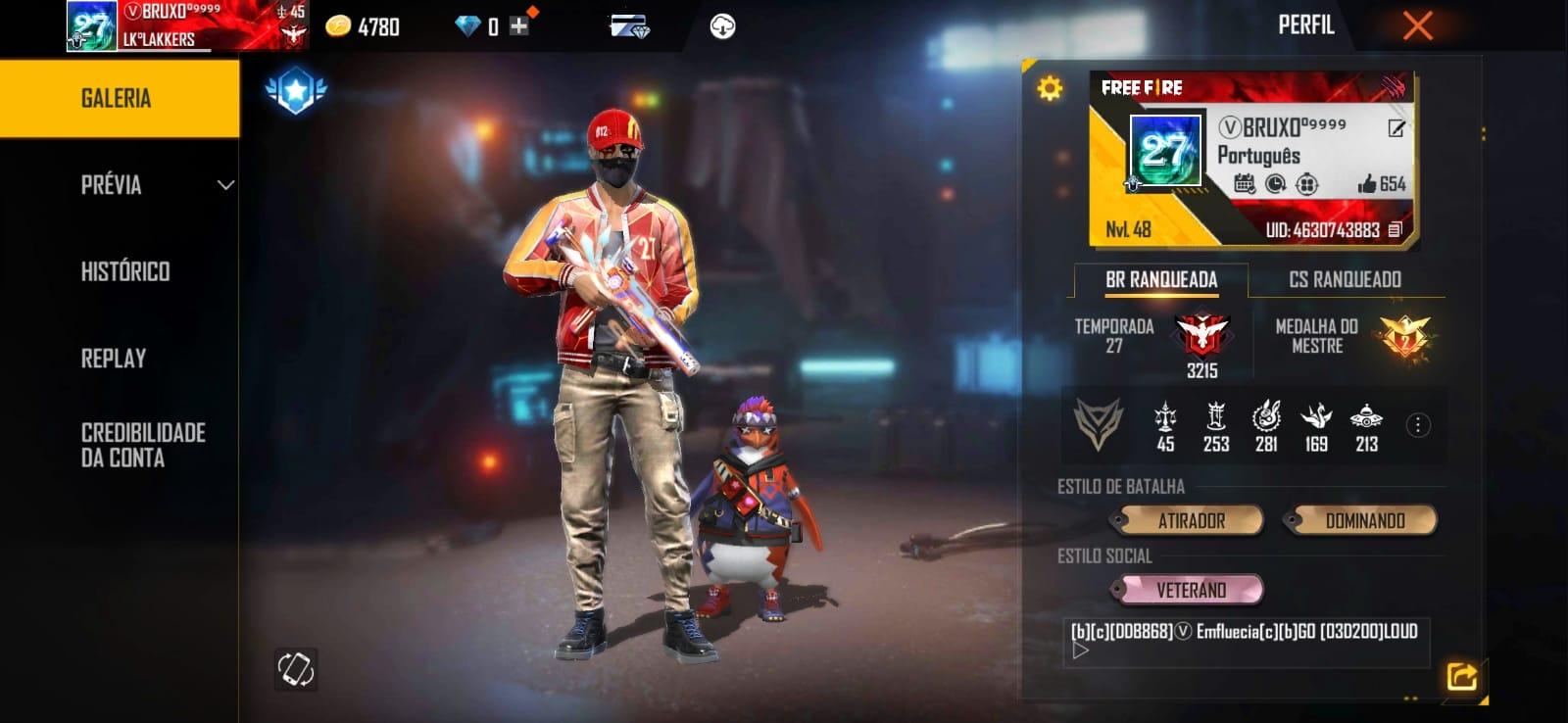Switch to the CS Ranqueado tab
1568x723 pixels.
click(1345, 280)
